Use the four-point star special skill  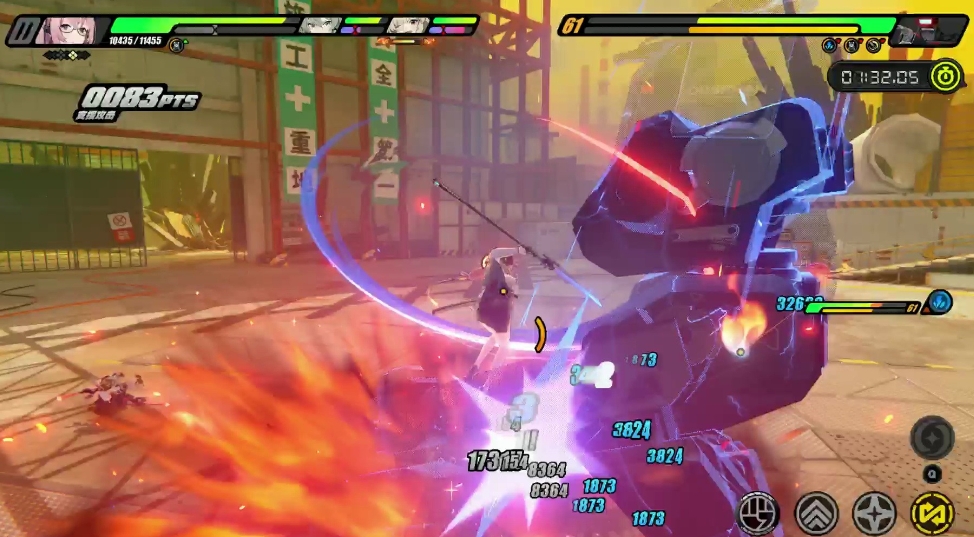pos(874,513)
